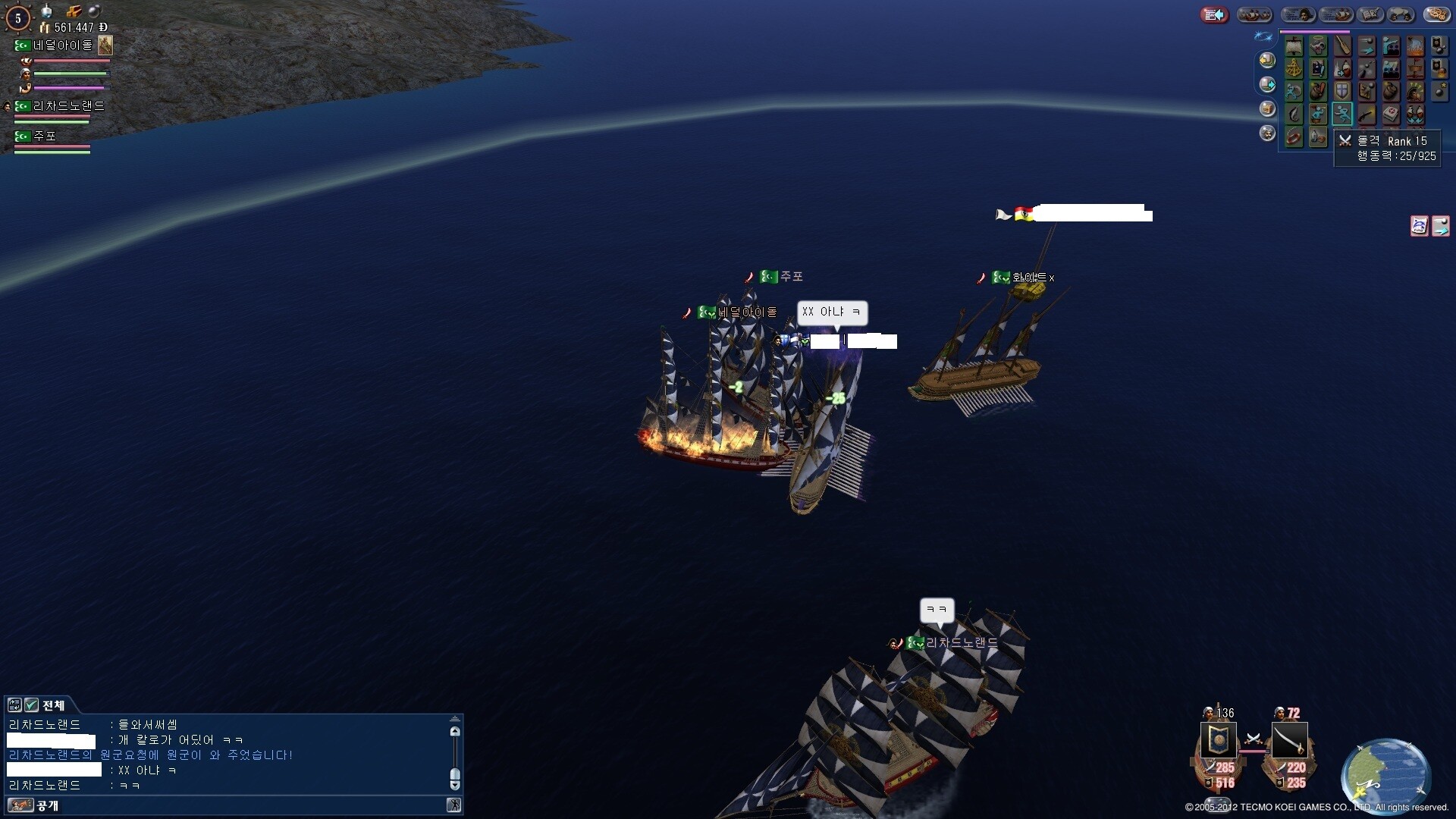Open the captain portrait character menu
This screenshot has height=819, width=1456.
pos(1298,14)
